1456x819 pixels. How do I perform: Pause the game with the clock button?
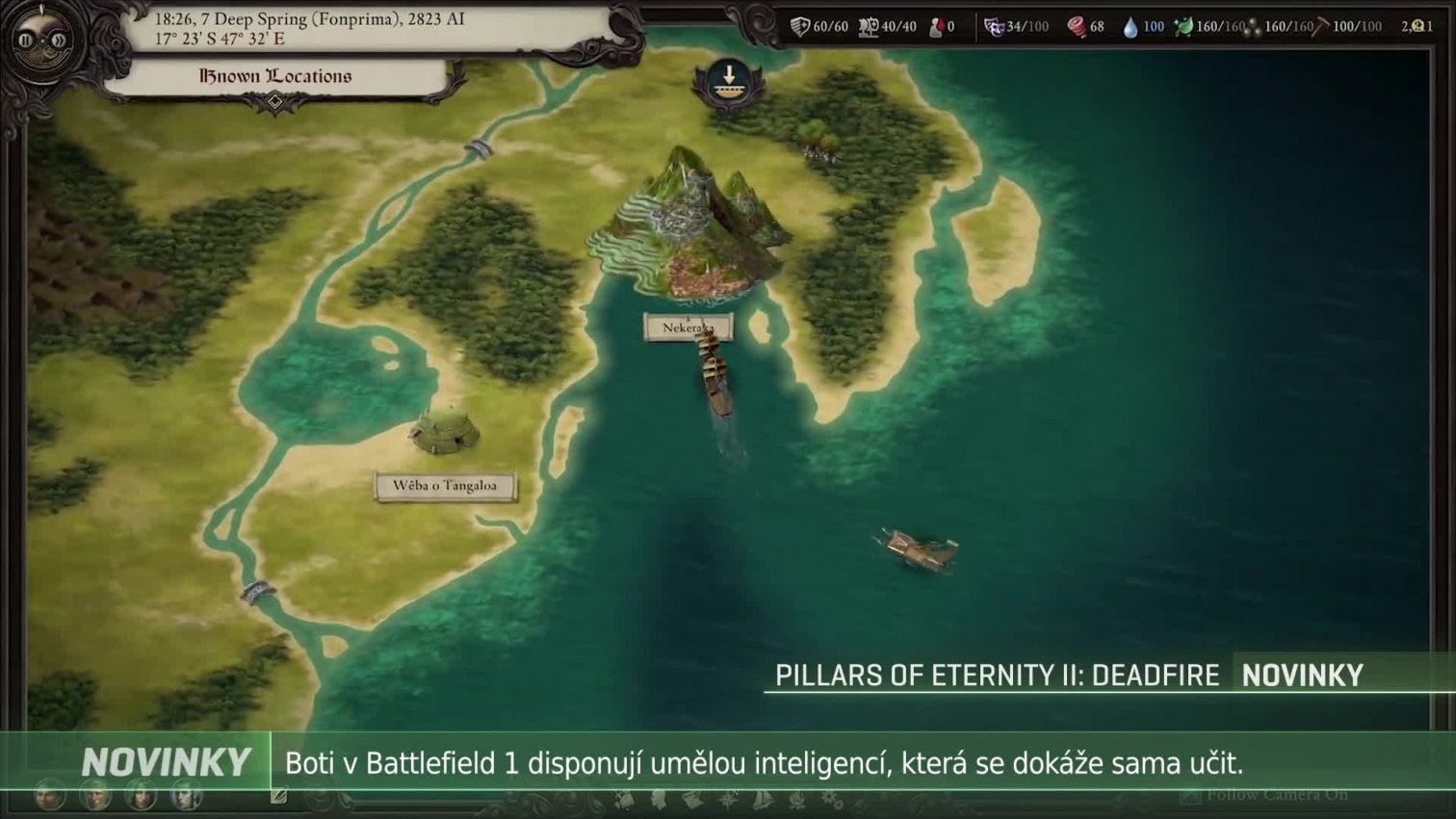pyautogui.click(x=28, y=41)
